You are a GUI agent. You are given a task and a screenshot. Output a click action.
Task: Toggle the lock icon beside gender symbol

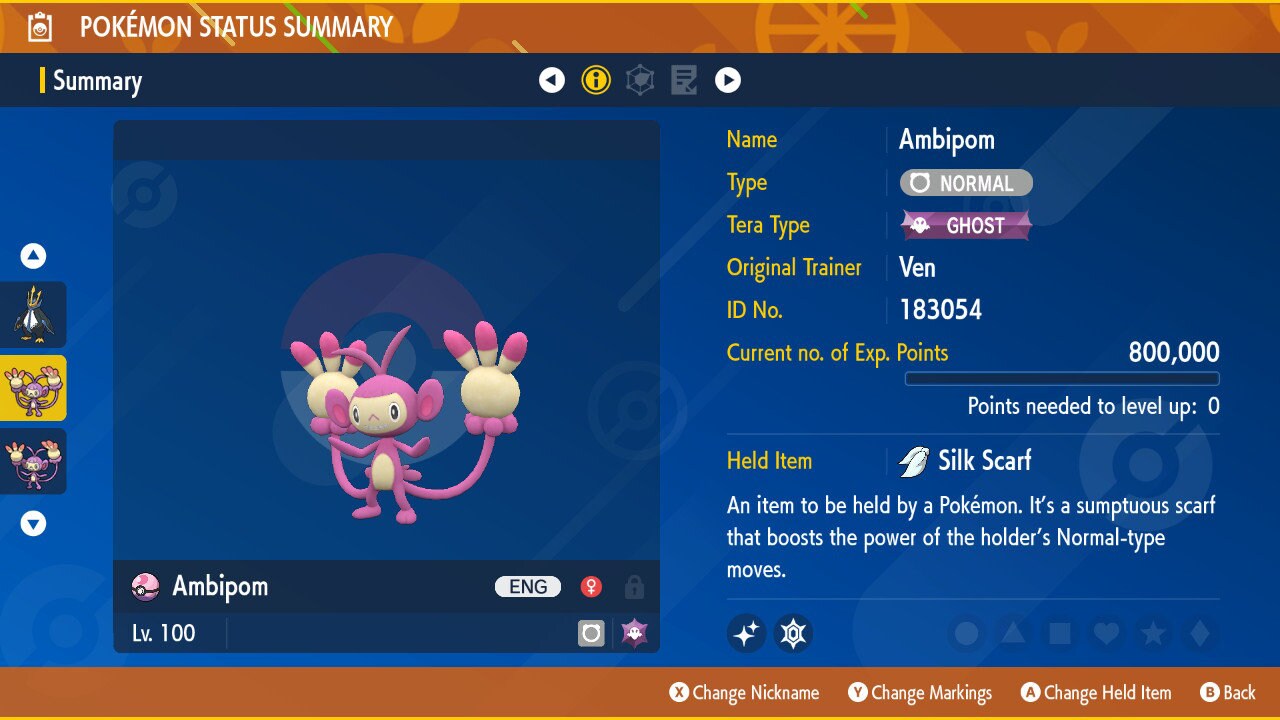pyautogui.click(x=634, y=587)
